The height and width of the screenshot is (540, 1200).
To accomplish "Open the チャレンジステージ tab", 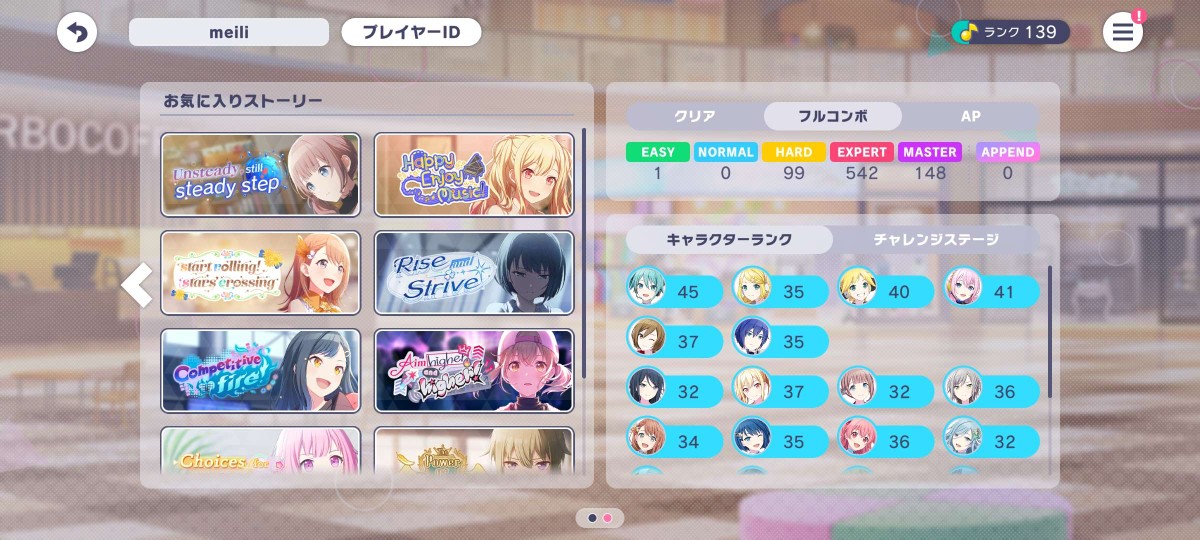I will tap(936, 239).
